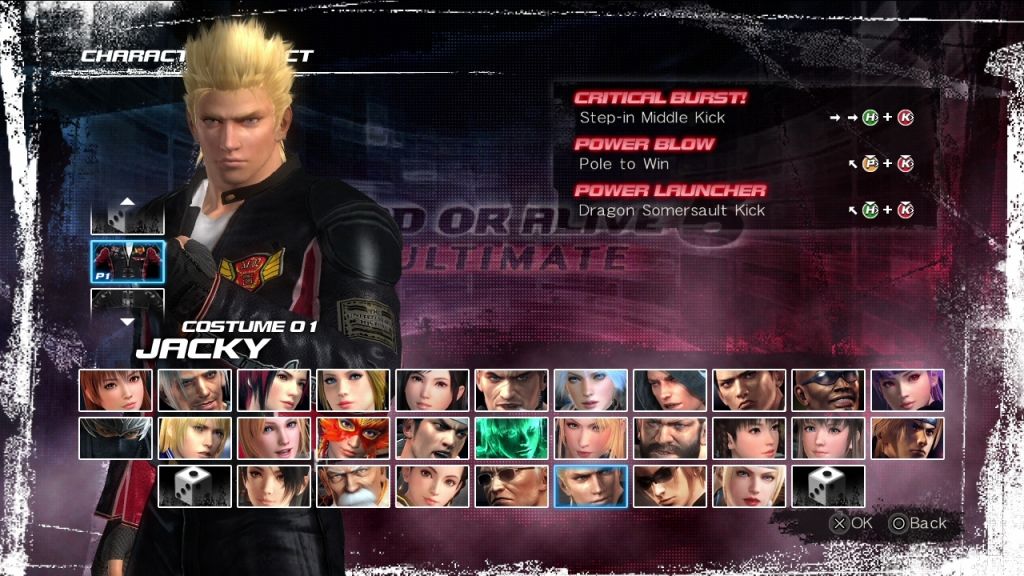The height and width of the screenshot is (576, 1024).
Task: Pick the purple-haired girl portrait
Action: click(x=907, y=390)
